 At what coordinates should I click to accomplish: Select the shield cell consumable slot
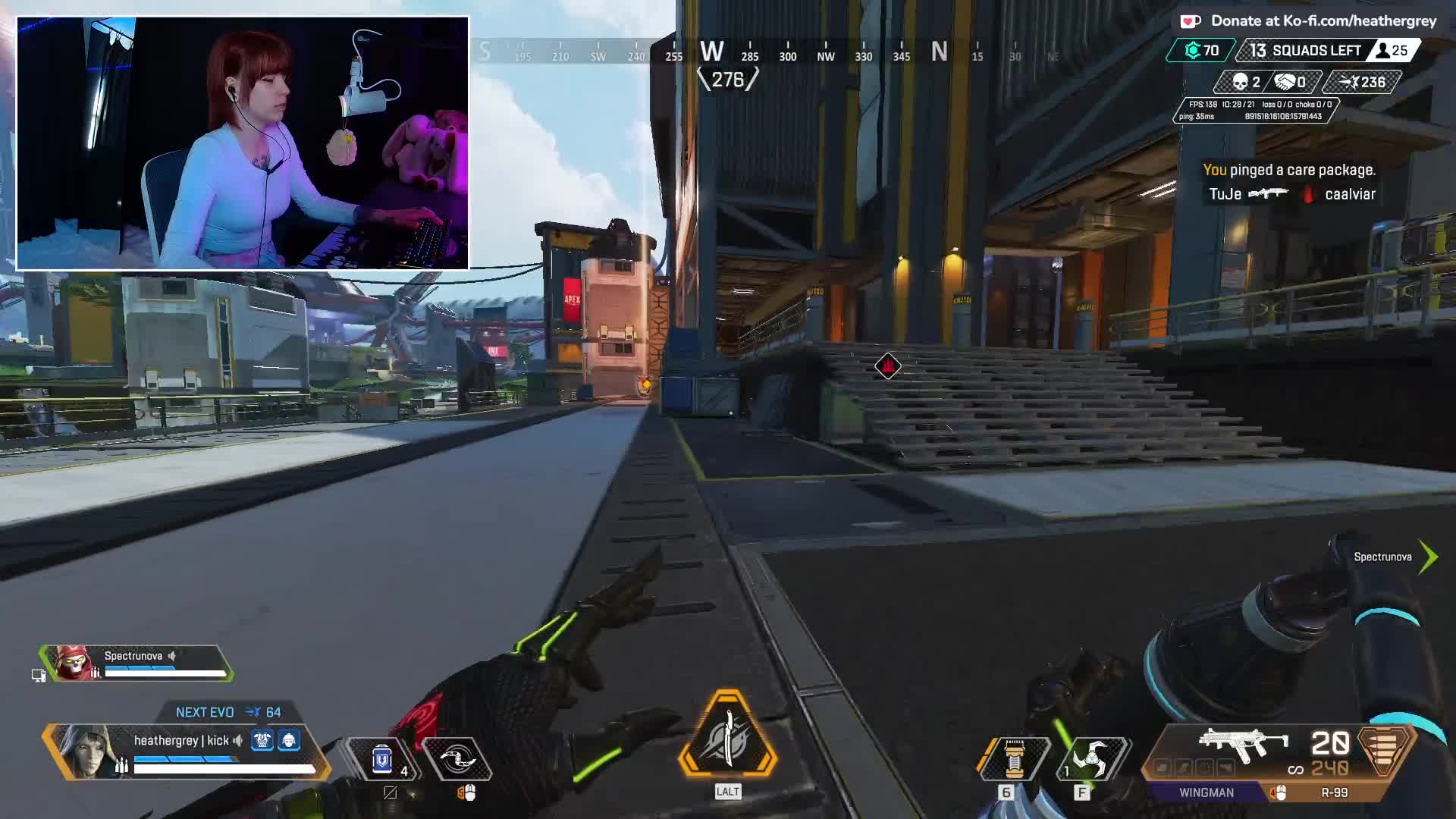382,758
